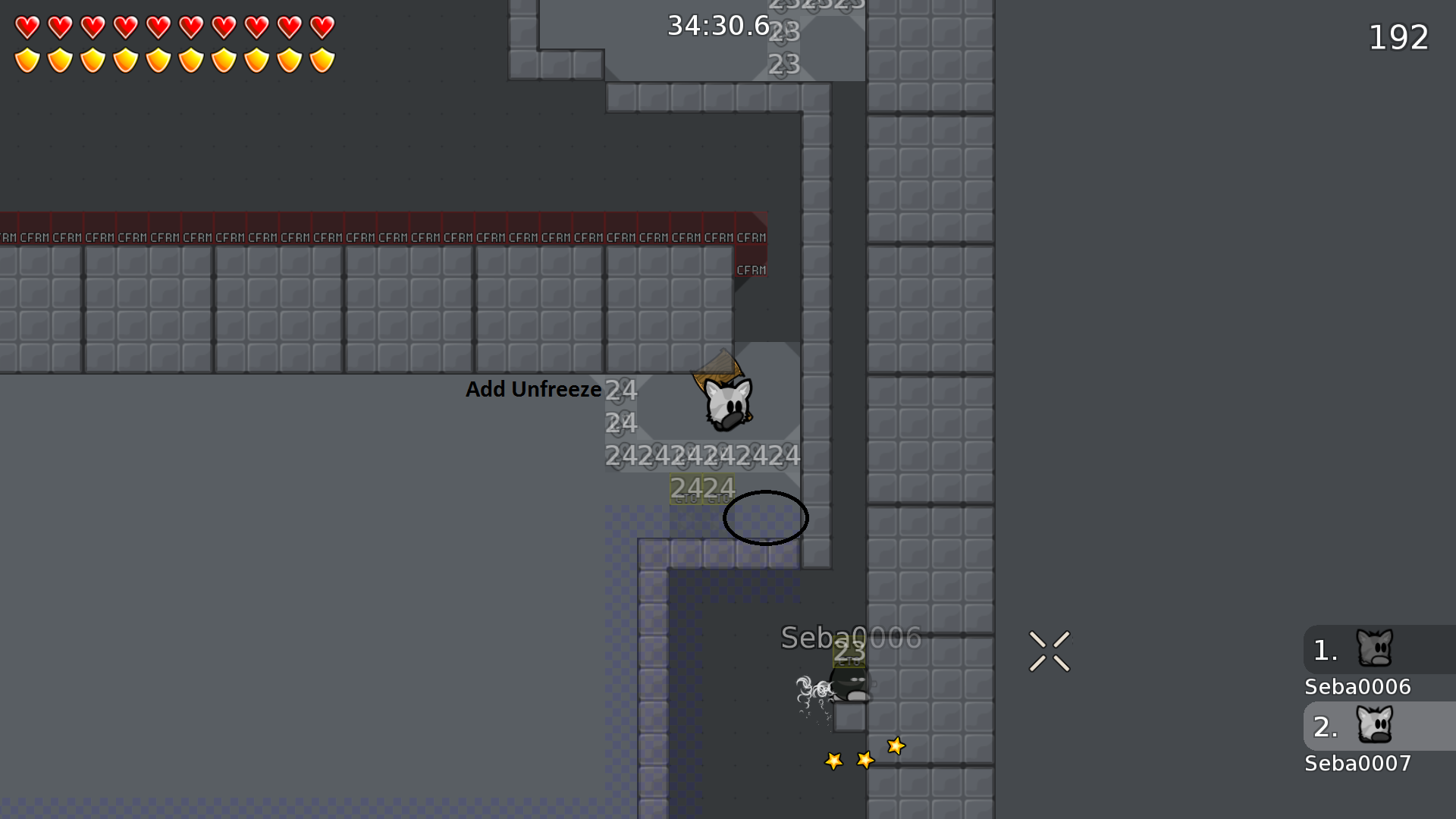The image size is (1456, 819).
Task: Click the Seba0007 scoreboard entry
Action: pyautogui.click(x=1357, y=764)
